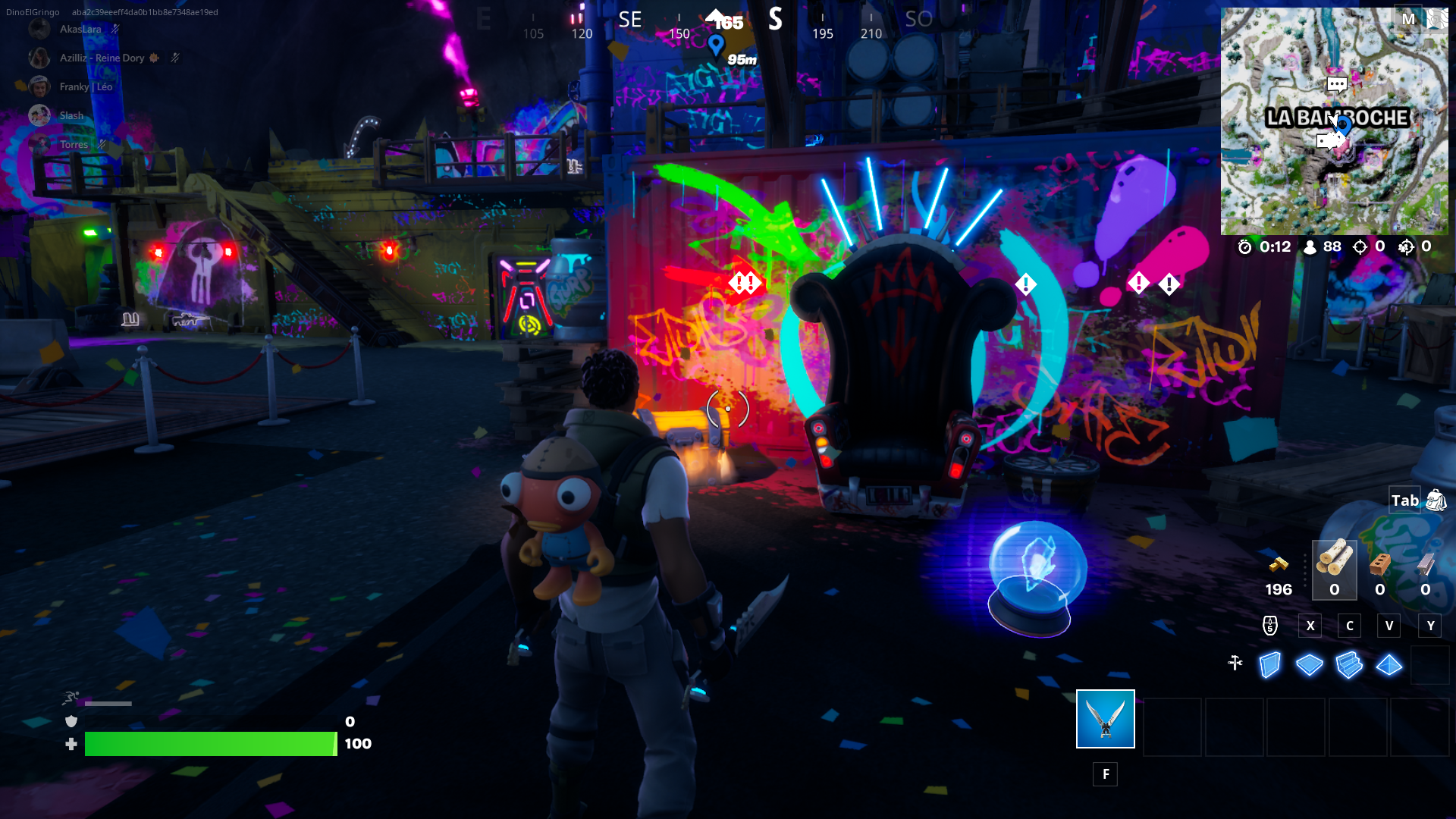Select the roof pyramid build piece icon

1389,664
